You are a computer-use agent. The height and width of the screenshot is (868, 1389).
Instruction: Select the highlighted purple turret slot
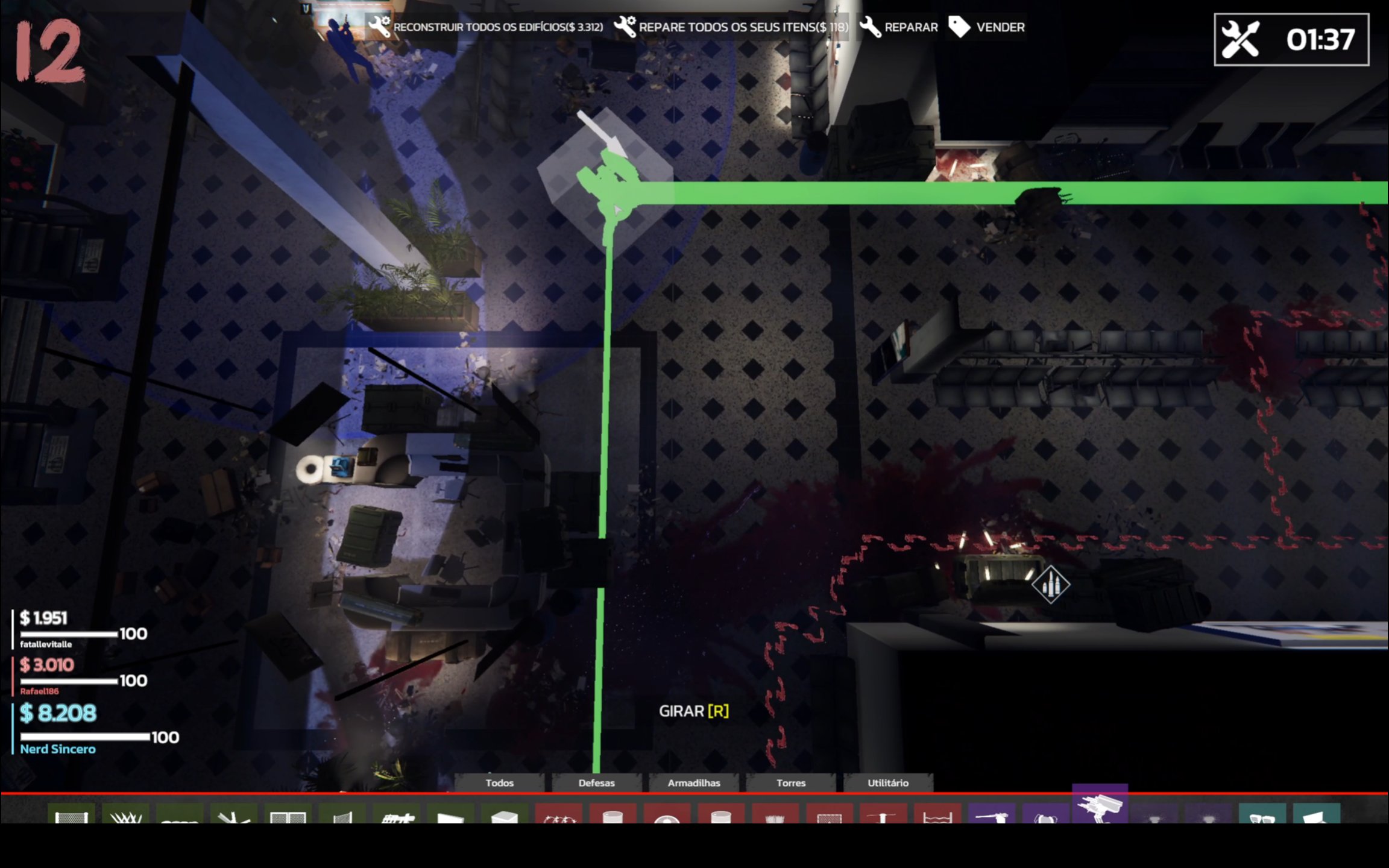point(1100,806)
